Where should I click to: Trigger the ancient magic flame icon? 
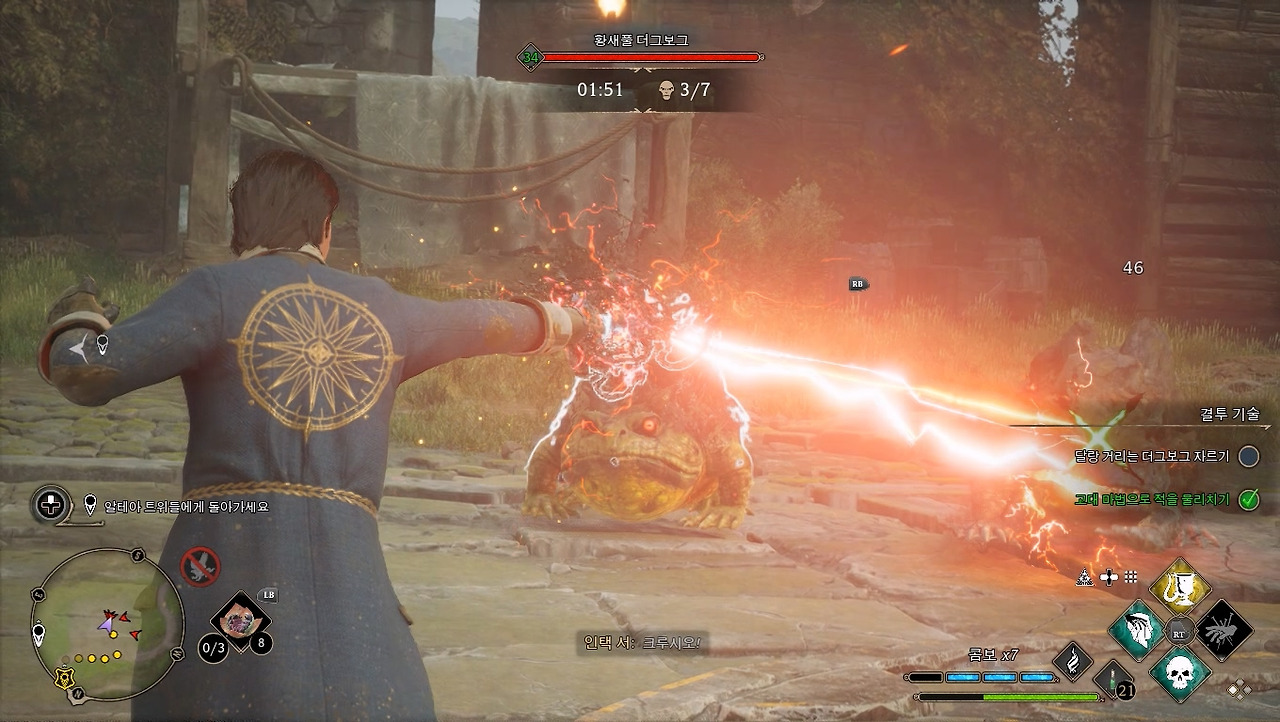pos(1073,661)
